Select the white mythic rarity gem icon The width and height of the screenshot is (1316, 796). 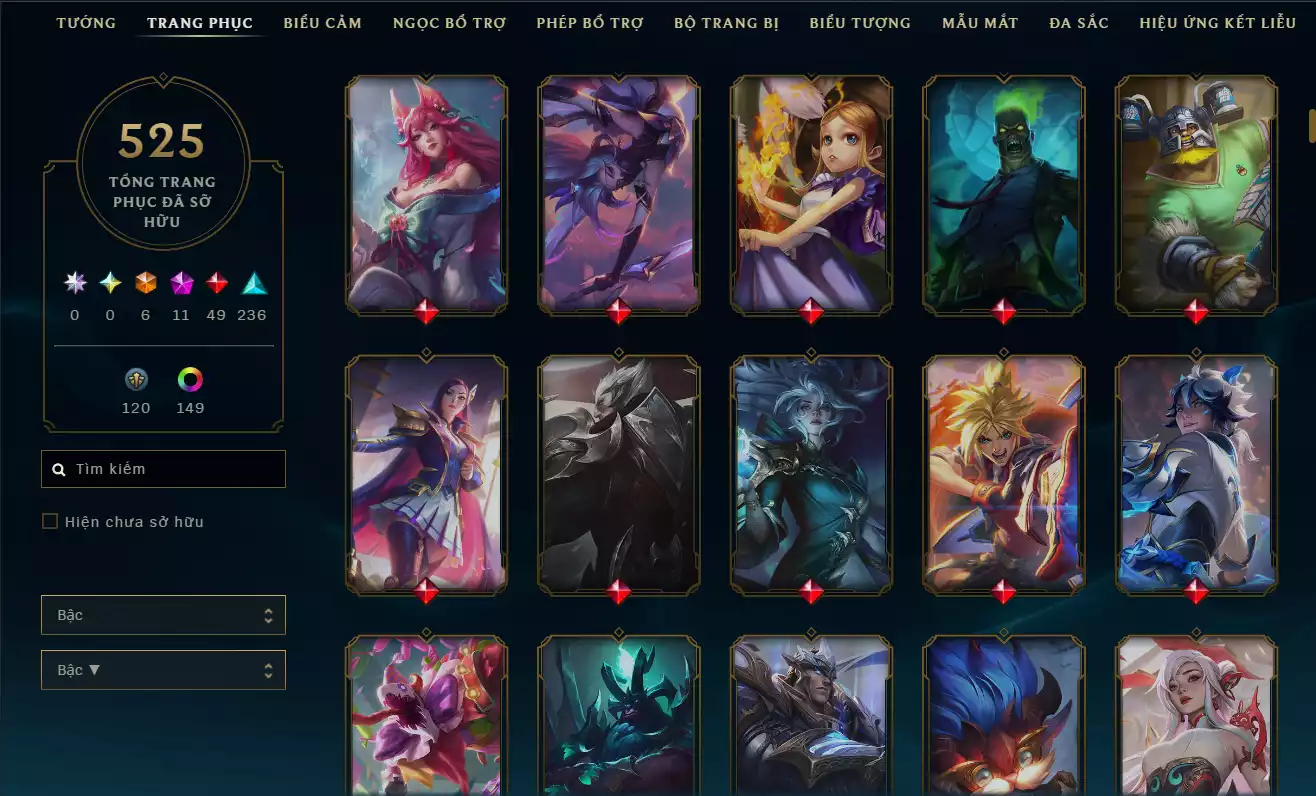coord(73,283)
